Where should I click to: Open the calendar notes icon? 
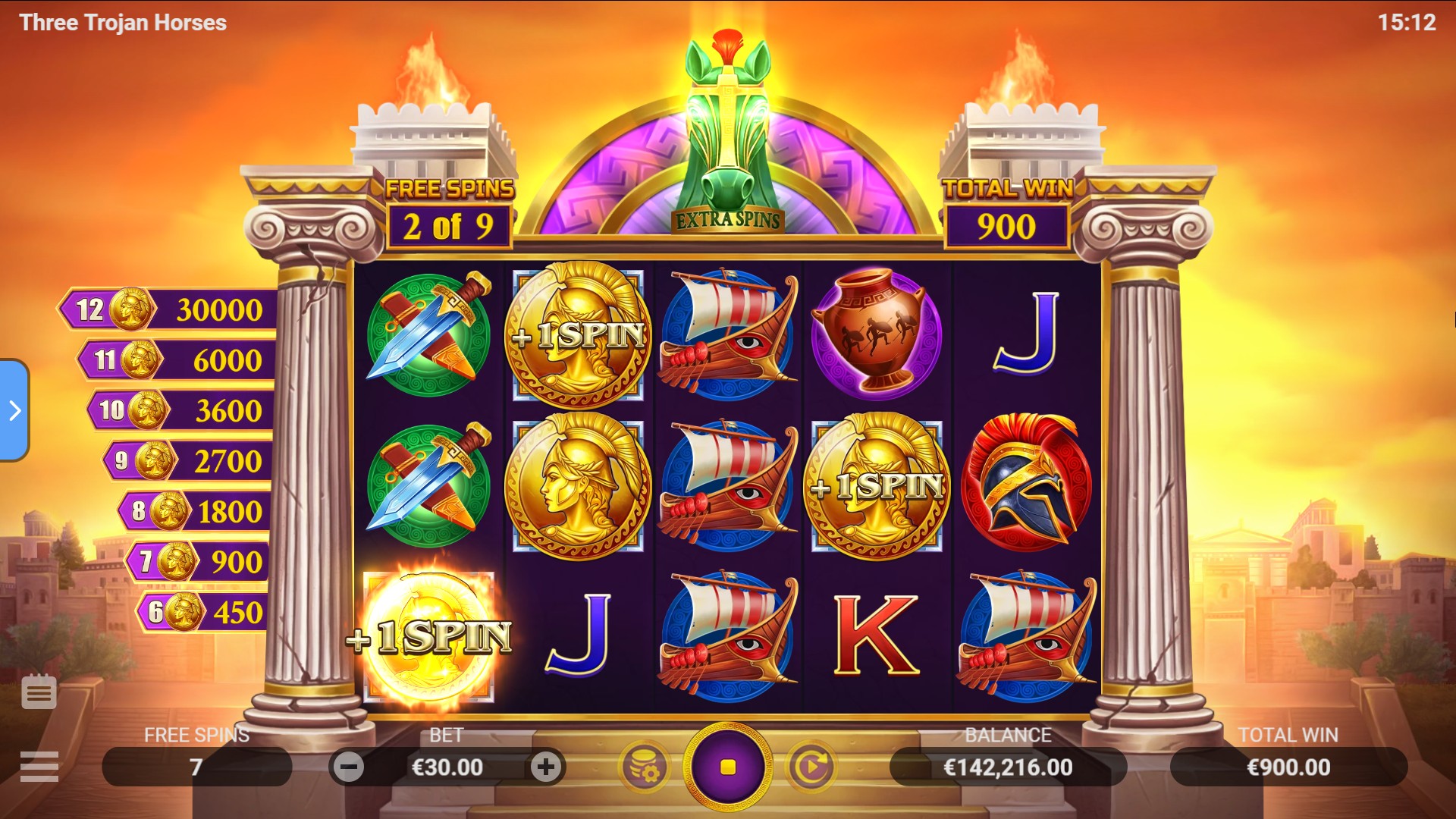pos(39,692)
